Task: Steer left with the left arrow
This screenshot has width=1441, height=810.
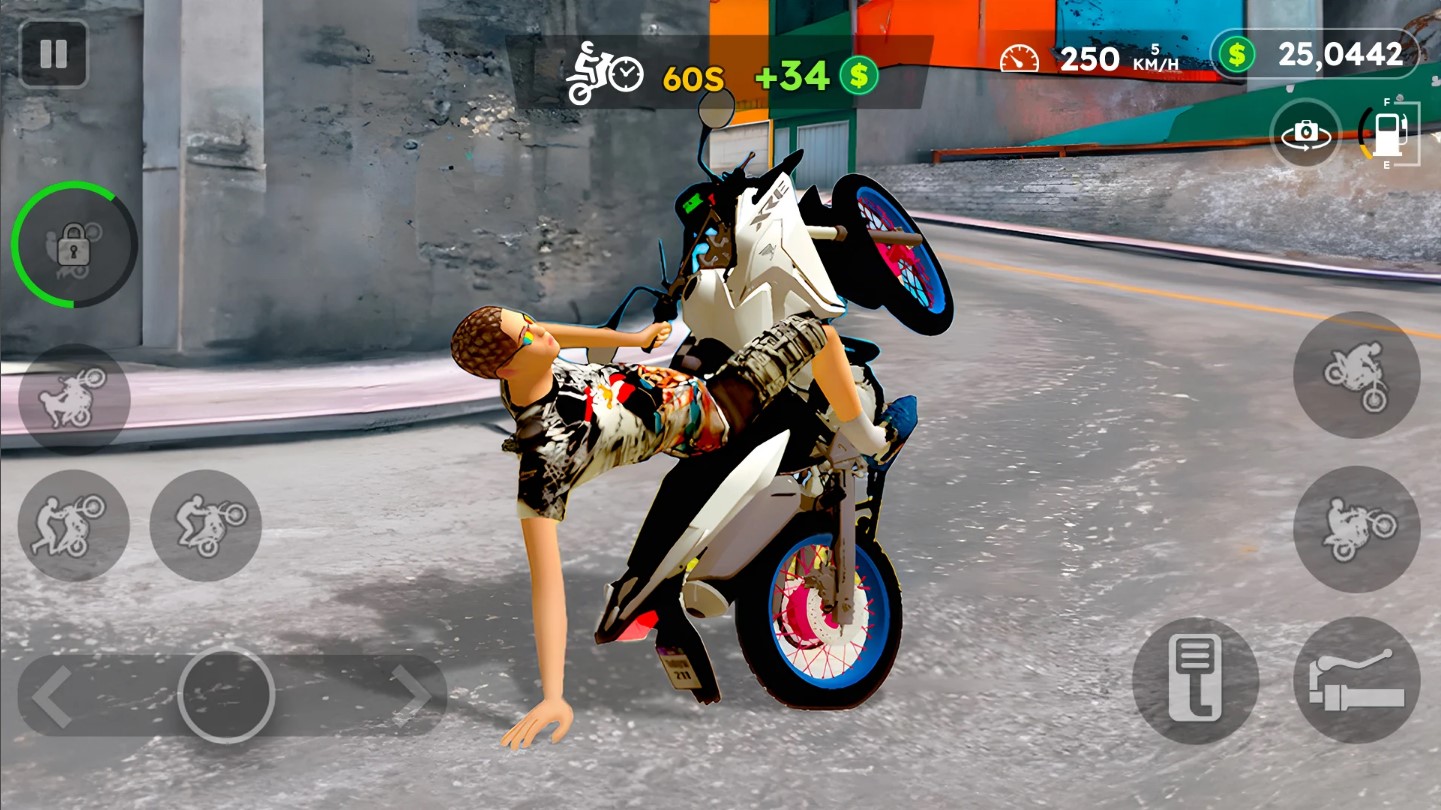Action: pos(52,696)
